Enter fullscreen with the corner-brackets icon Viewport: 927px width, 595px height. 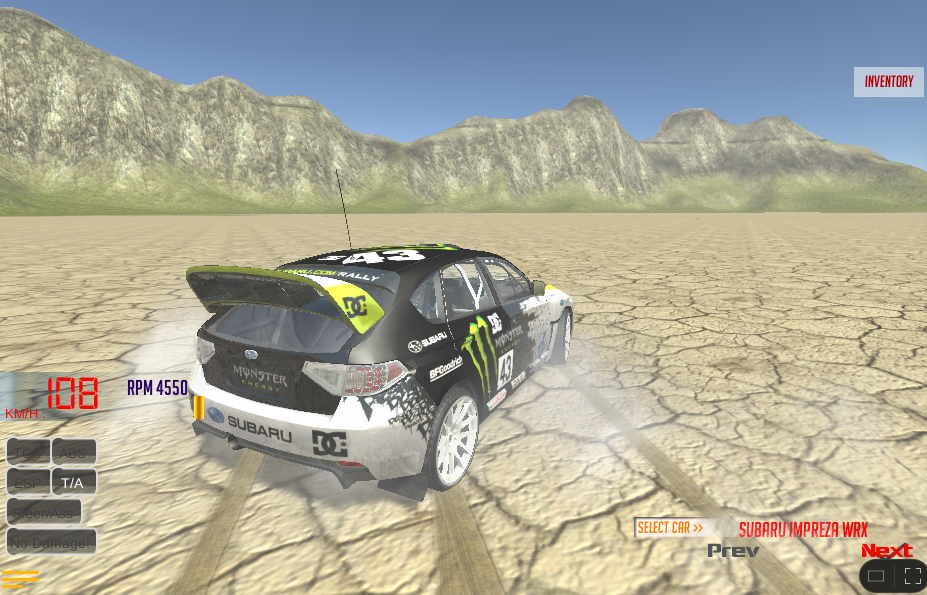pos(912,576)
